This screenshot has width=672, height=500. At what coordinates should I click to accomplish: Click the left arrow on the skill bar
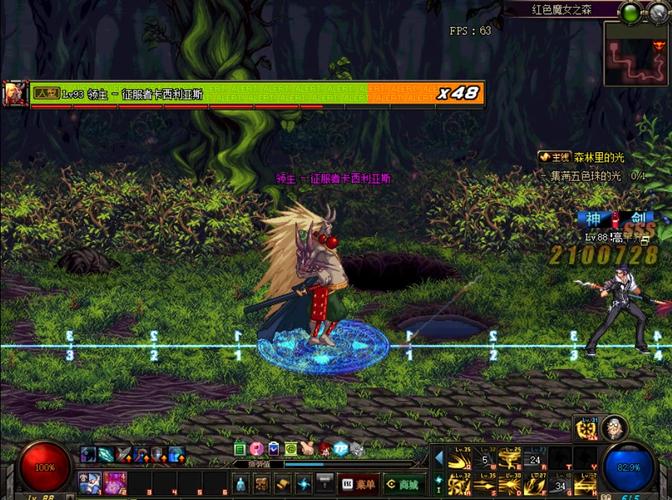[438, 458]
